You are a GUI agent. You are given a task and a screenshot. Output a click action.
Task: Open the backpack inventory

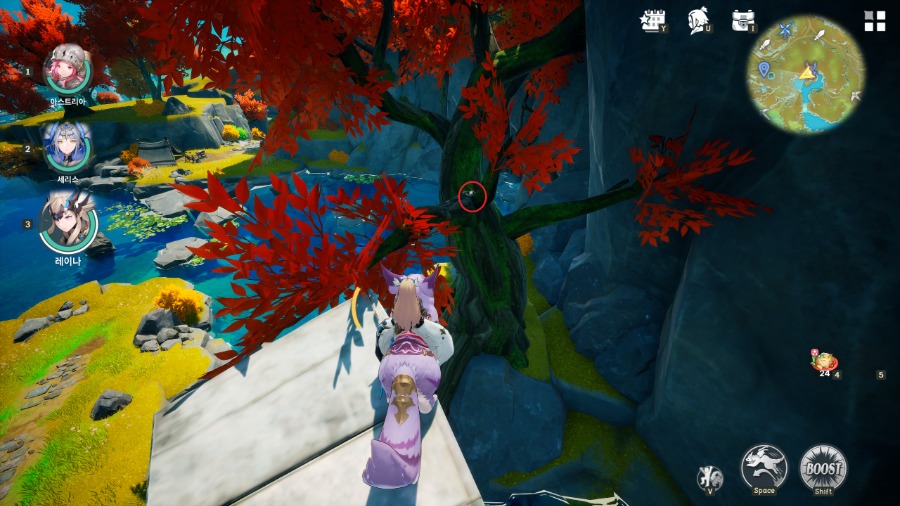pos(742,20)
